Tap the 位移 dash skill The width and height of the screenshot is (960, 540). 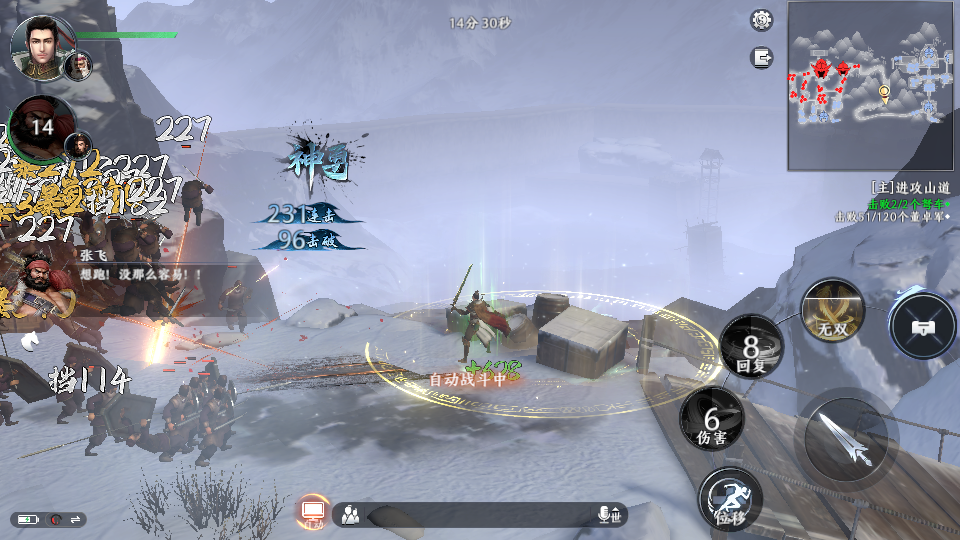[730, 498]
